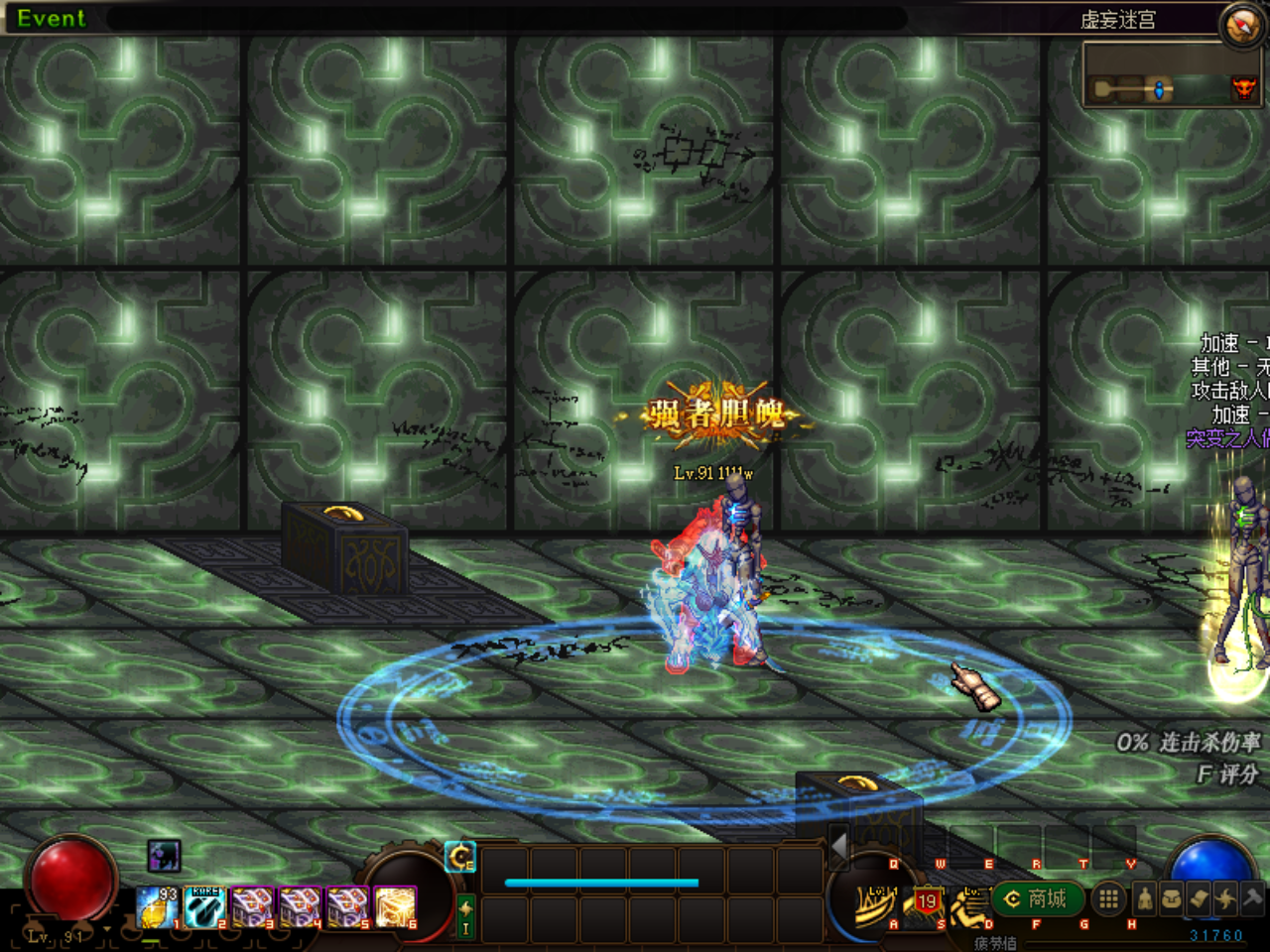Open the creature shuriken icon

pos(1224,897)
